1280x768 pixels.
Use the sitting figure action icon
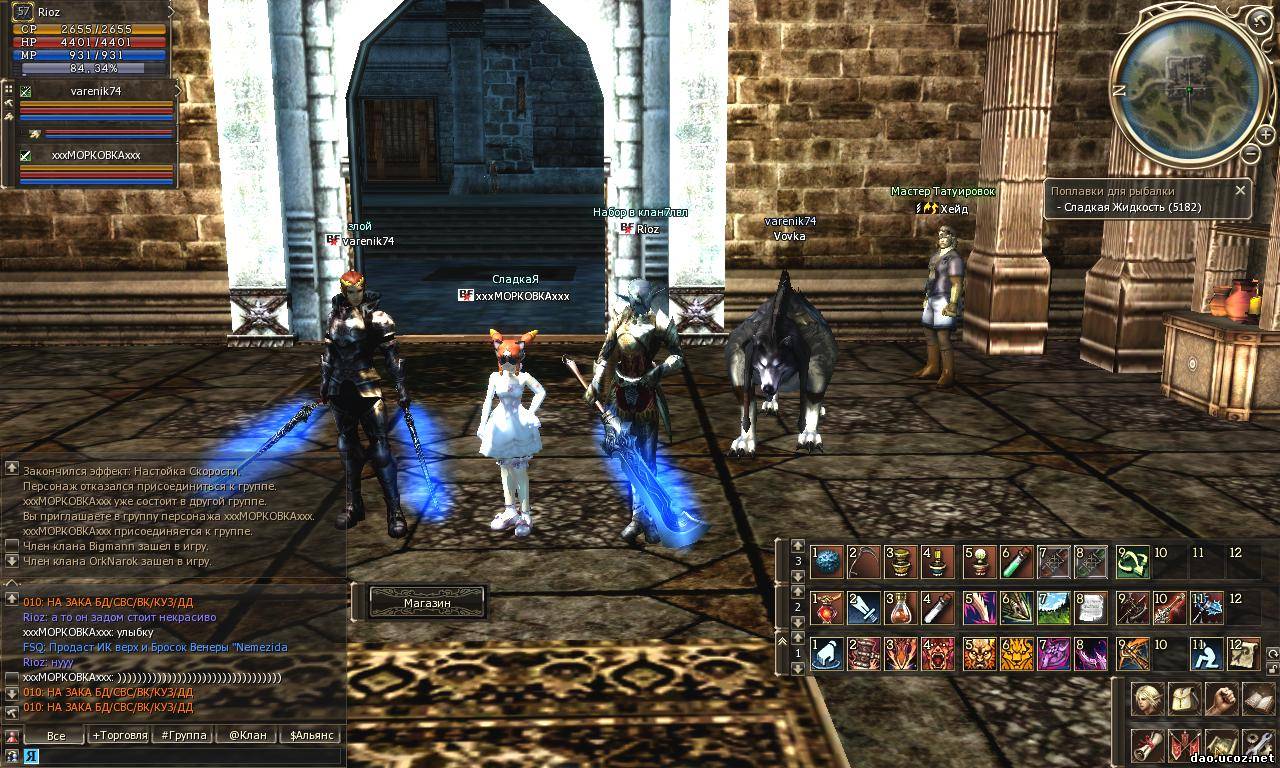click(1207, 653)
